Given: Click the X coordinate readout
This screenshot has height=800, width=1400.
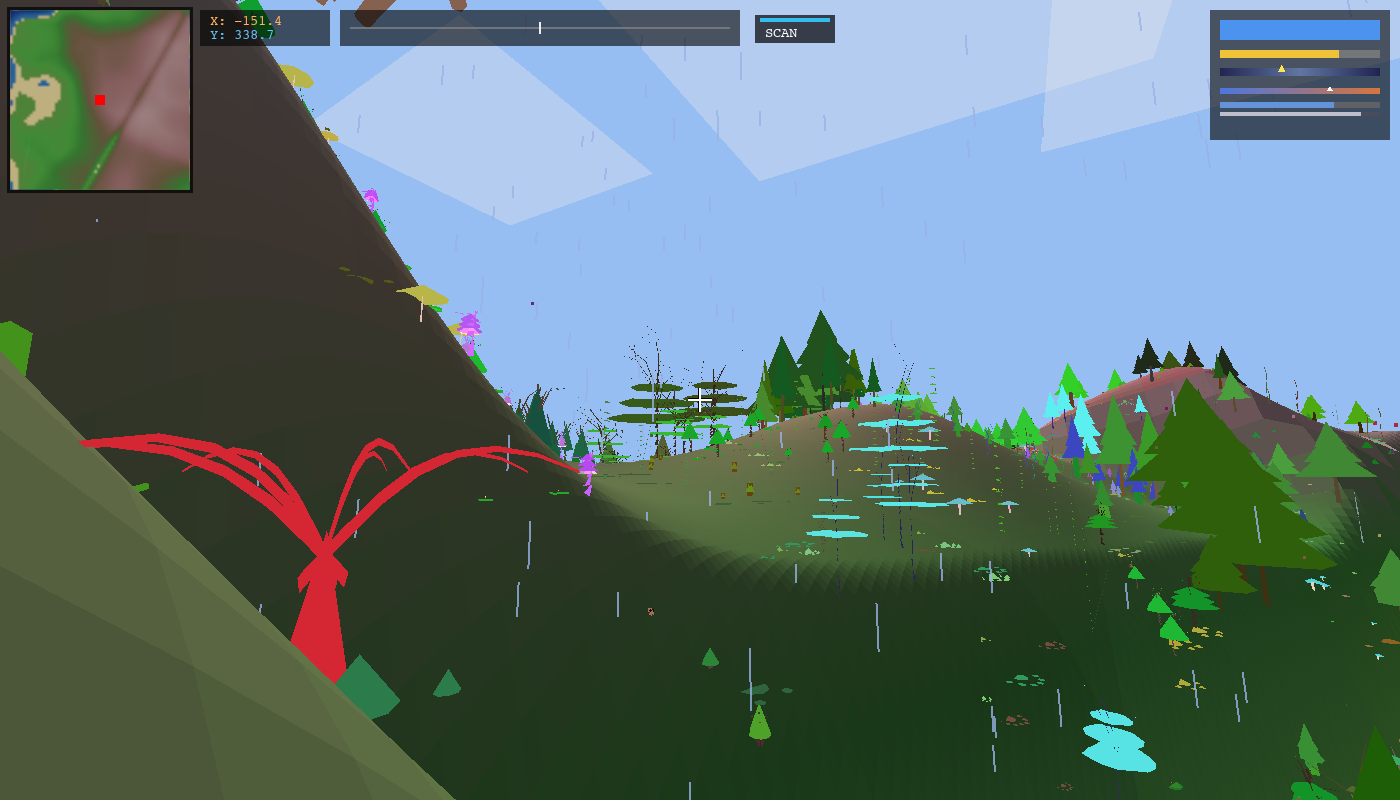Looking at the screenshot, I should pos(247,19).
